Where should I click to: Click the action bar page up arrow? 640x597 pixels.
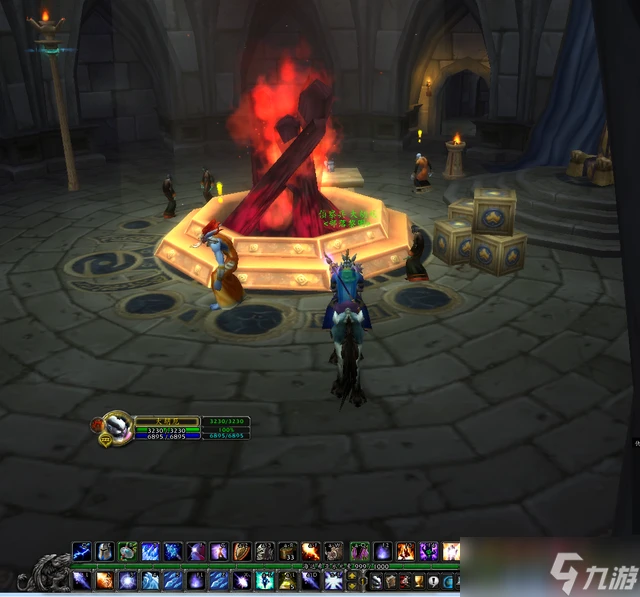[351, 574]
